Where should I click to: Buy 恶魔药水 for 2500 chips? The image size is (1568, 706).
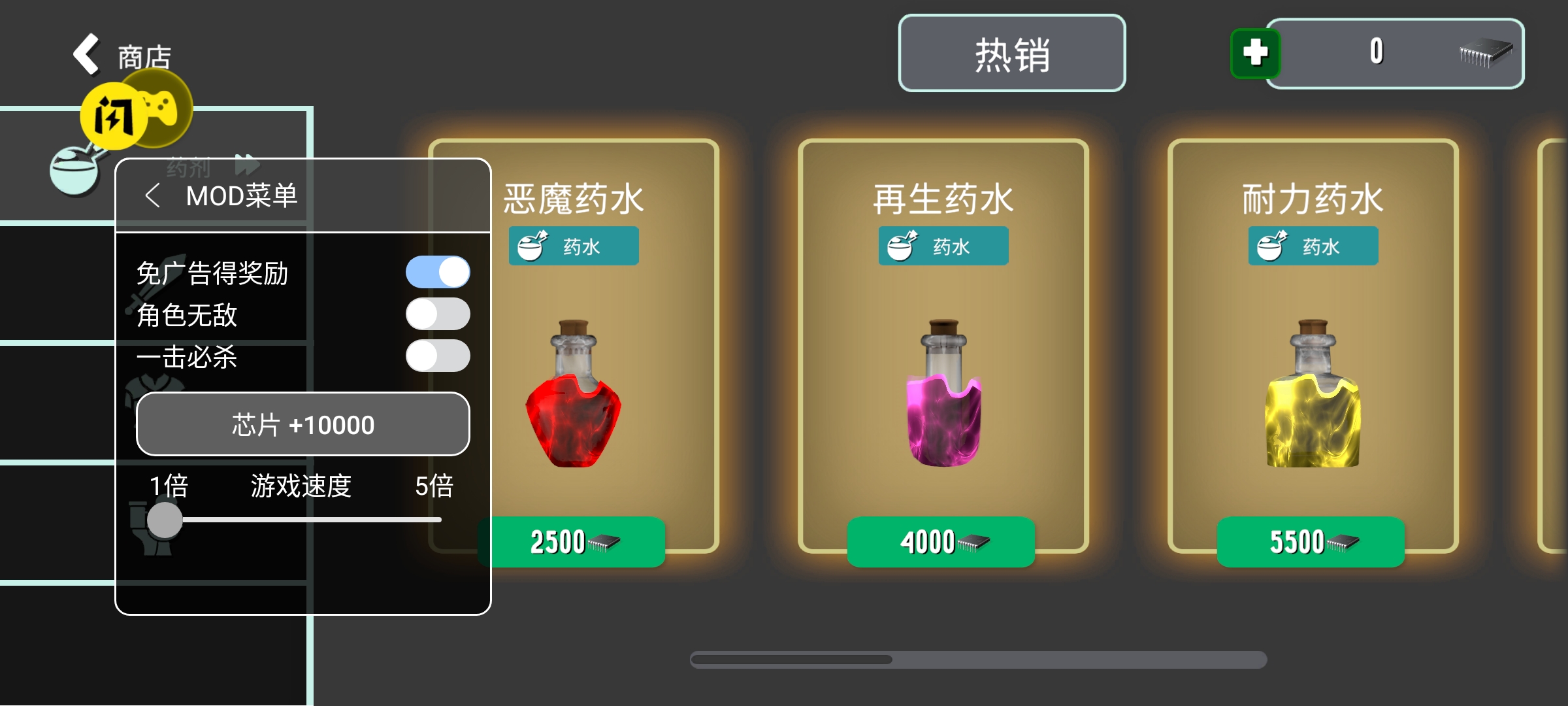574,542
